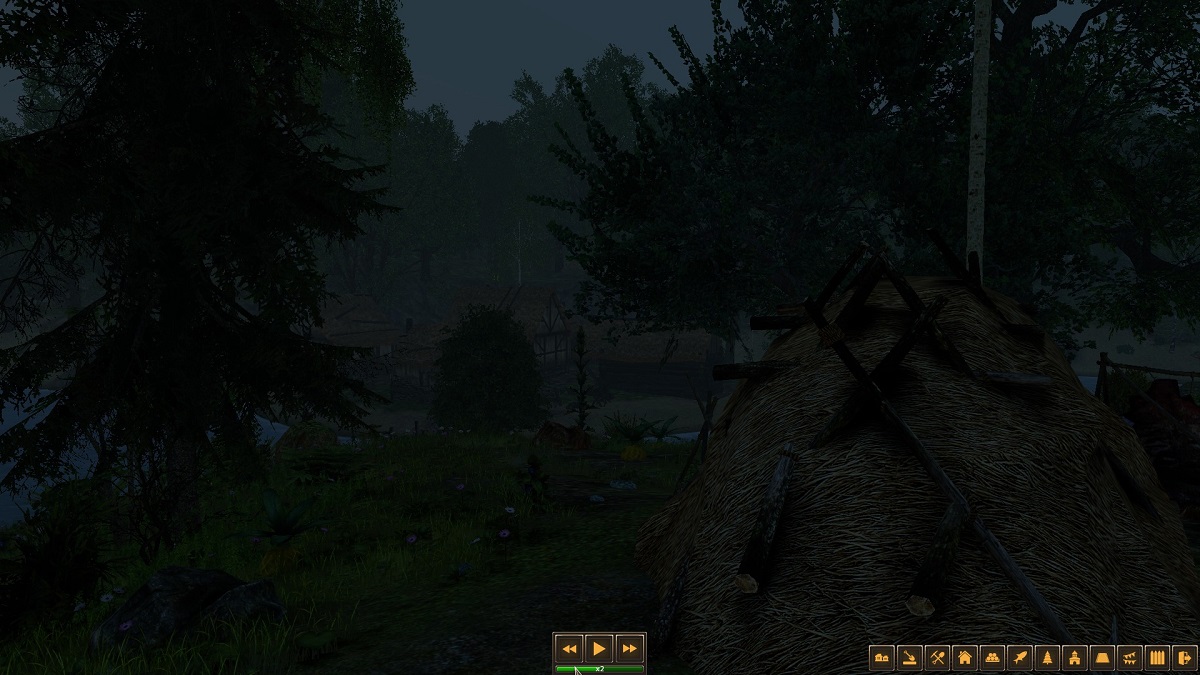Viewport: 1200px width, 675px height.
Task: Click the exit door icon
Action: coord(1185,658)
